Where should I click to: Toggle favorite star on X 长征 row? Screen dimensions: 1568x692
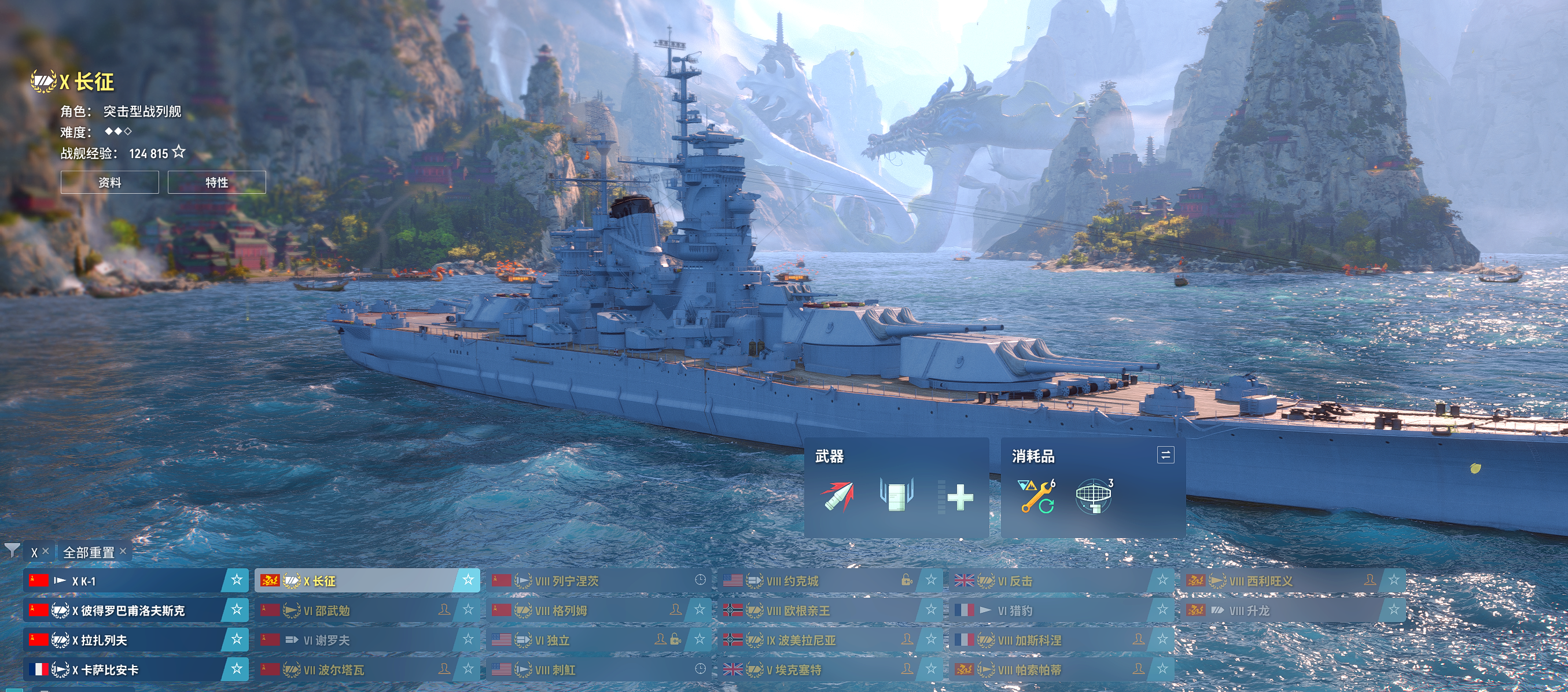tap(468, 580)
